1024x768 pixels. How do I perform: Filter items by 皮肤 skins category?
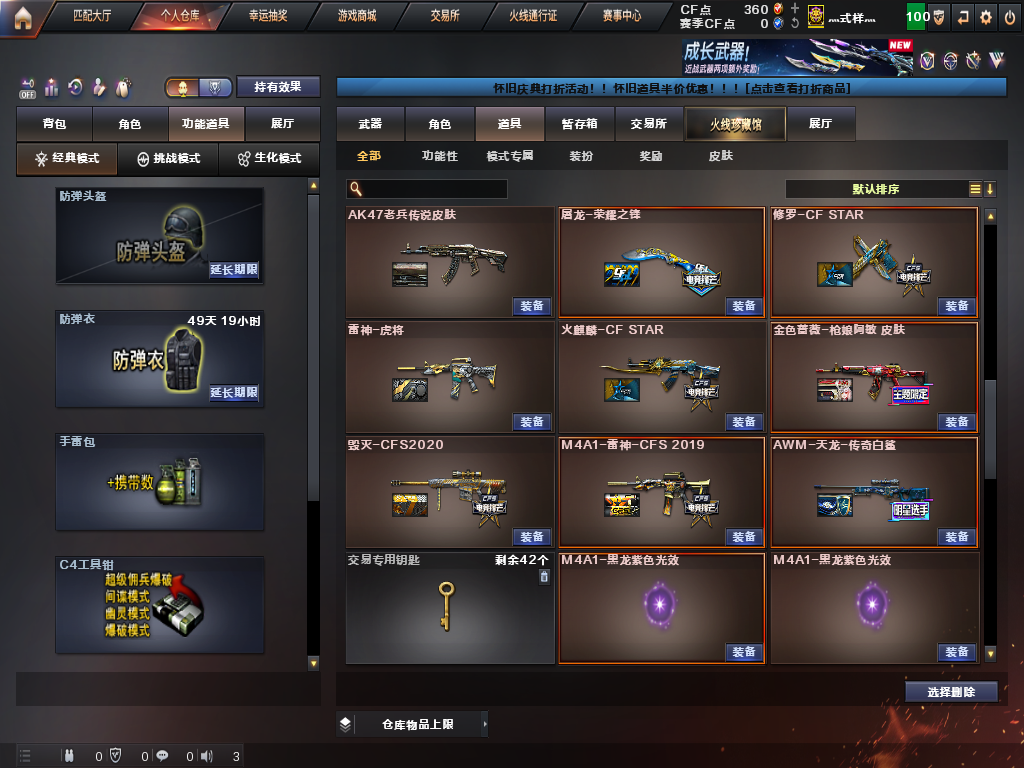720,156
